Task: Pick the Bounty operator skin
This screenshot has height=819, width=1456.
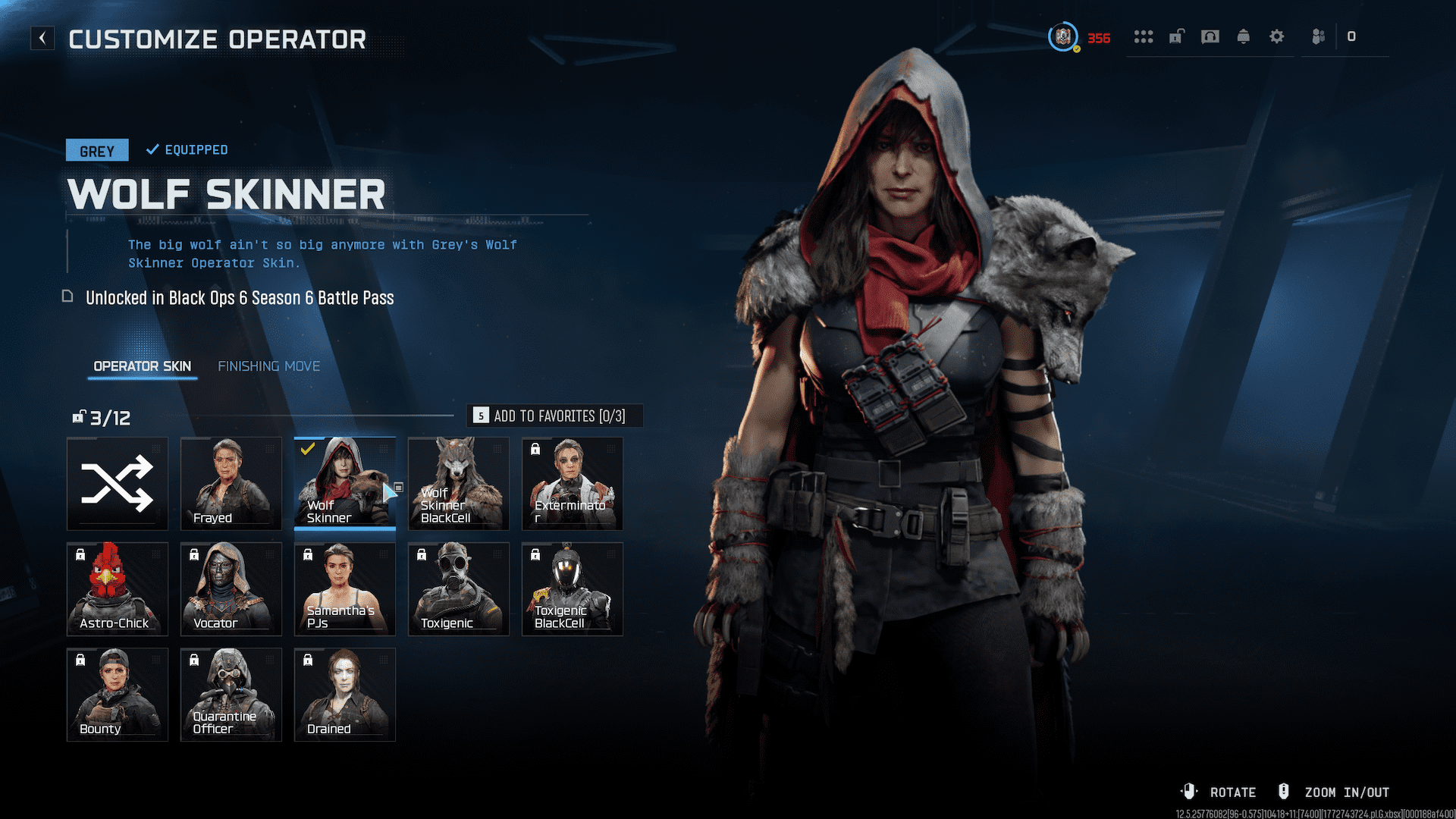Action: 118,695
